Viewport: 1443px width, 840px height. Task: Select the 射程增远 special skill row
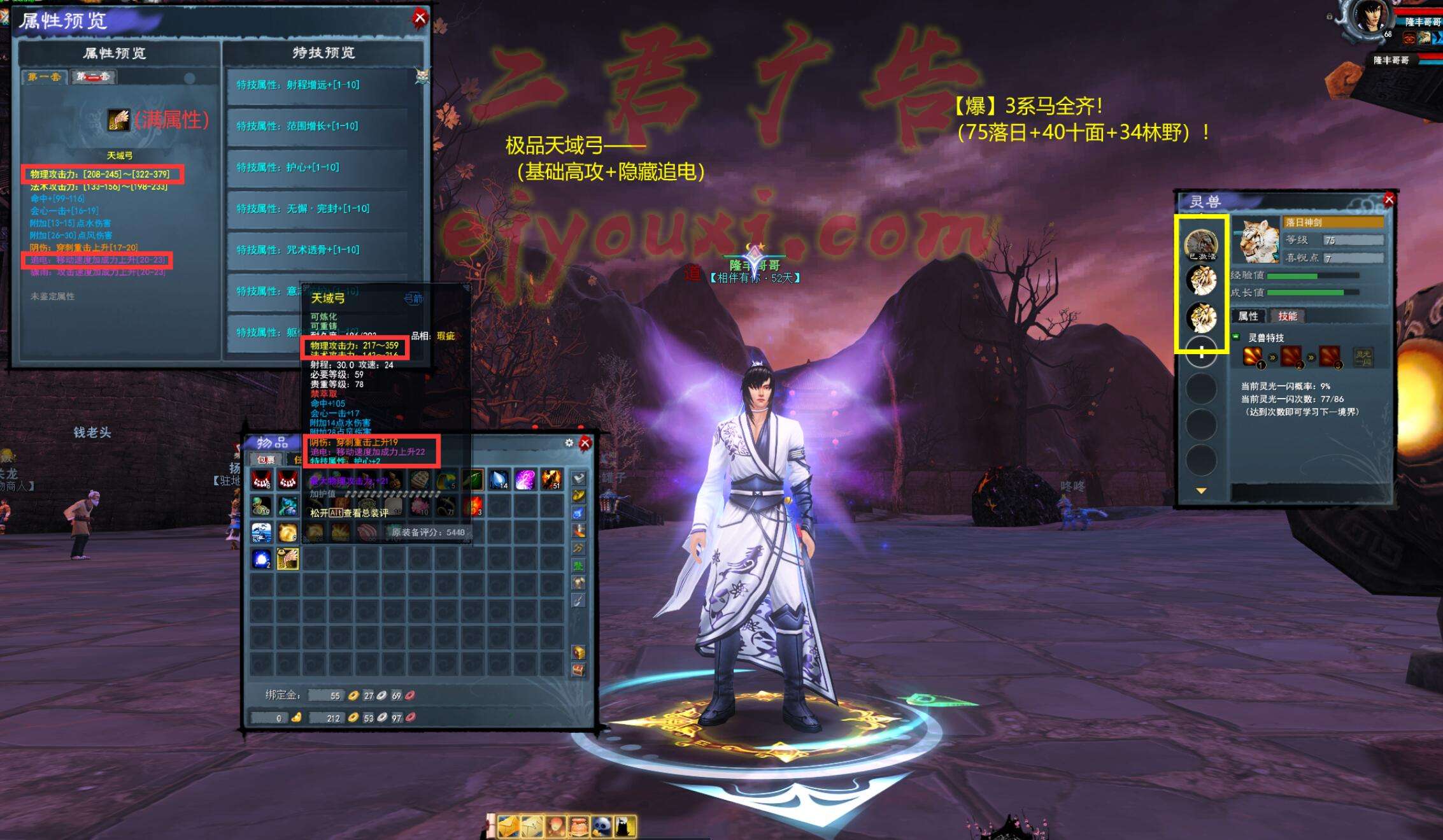pos(317,85)
